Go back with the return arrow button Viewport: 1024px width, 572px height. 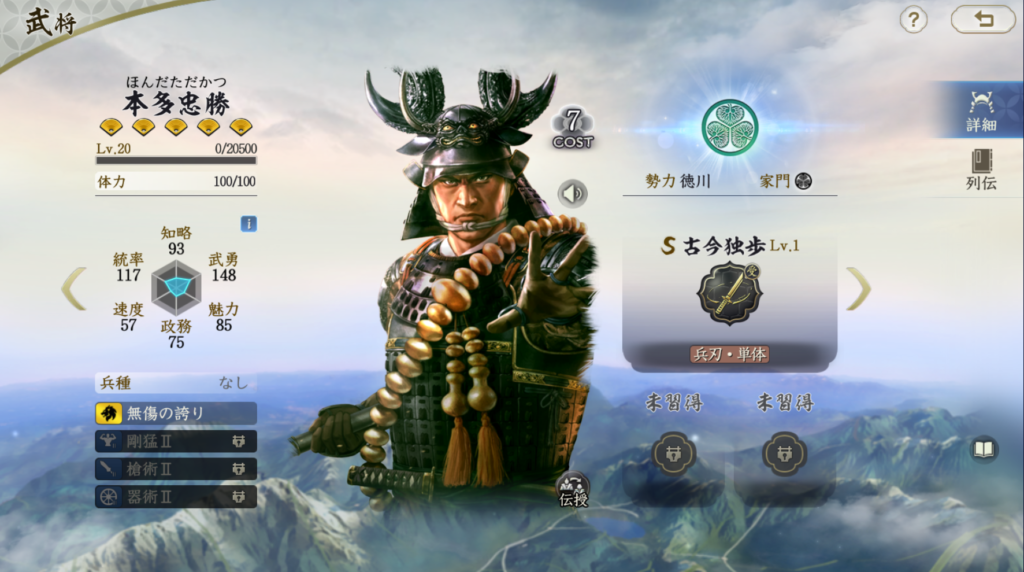pyautogui.click(x=983, y=19)
